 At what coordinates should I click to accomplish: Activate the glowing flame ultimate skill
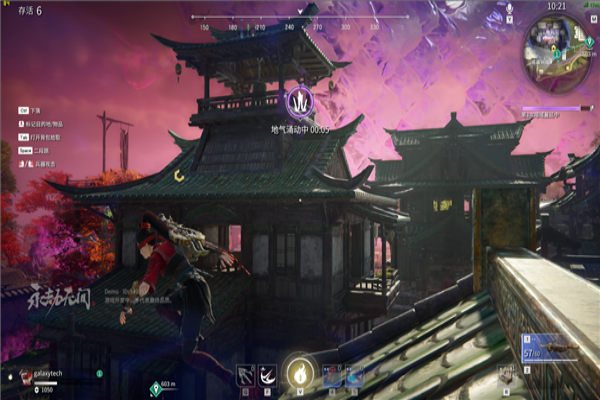tap(299, 372)
